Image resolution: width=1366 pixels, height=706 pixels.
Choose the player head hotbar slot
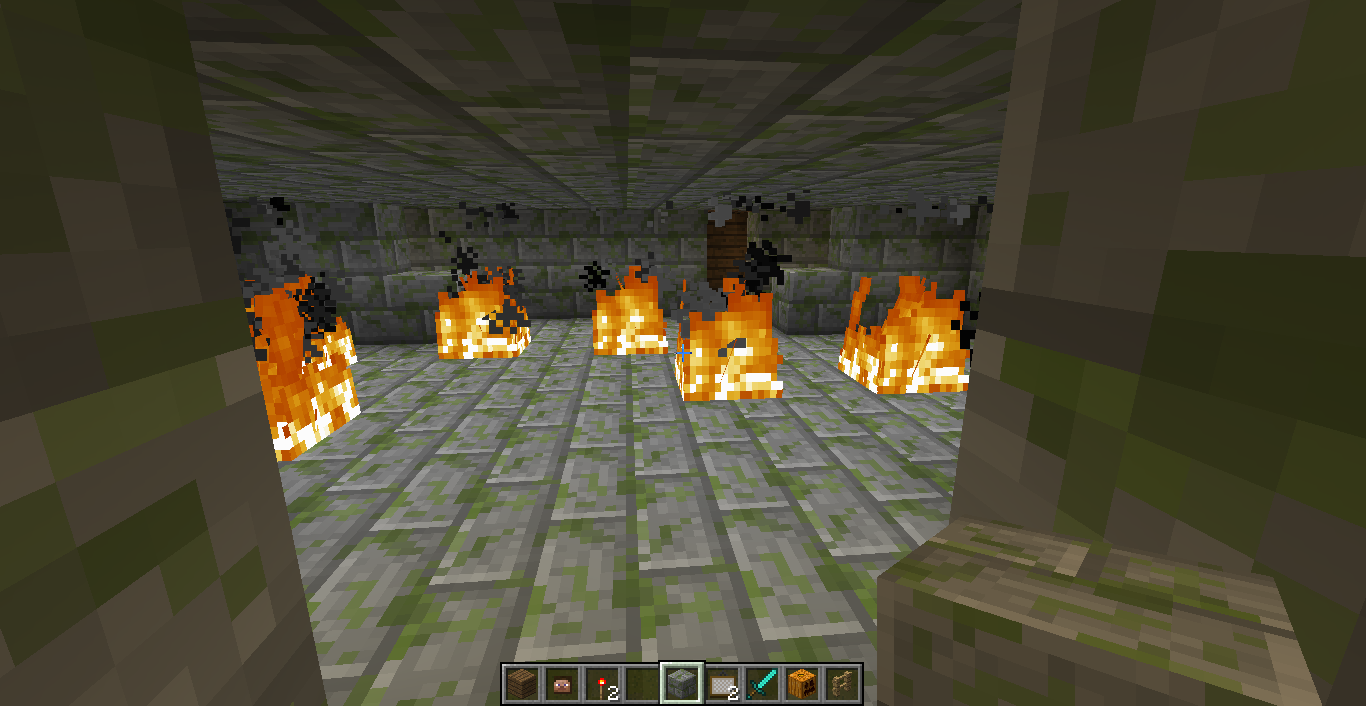point(562,684)
